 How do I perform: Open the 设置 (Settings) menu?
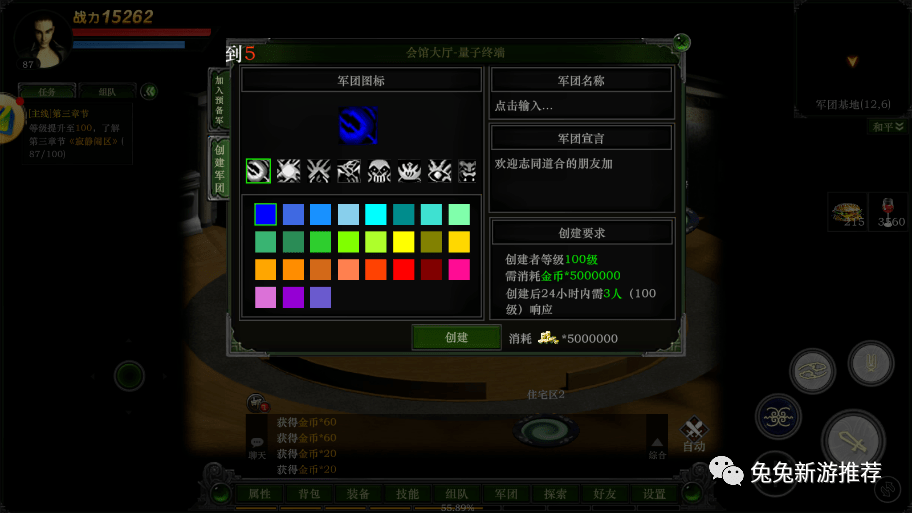(x=654, y=494)
